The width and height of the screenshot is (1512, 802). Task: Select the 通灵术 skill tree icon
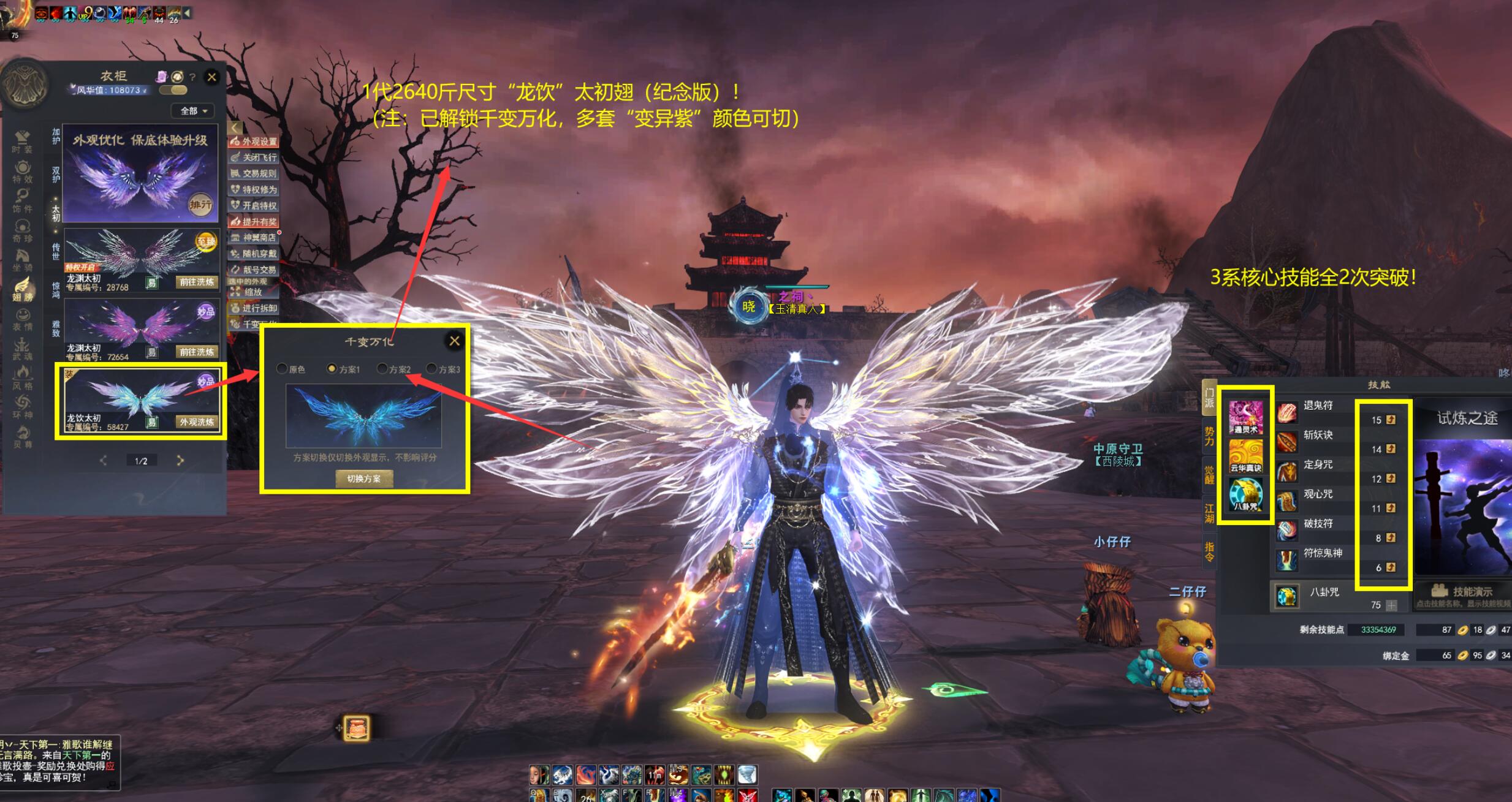click(x=1245, y=417)
